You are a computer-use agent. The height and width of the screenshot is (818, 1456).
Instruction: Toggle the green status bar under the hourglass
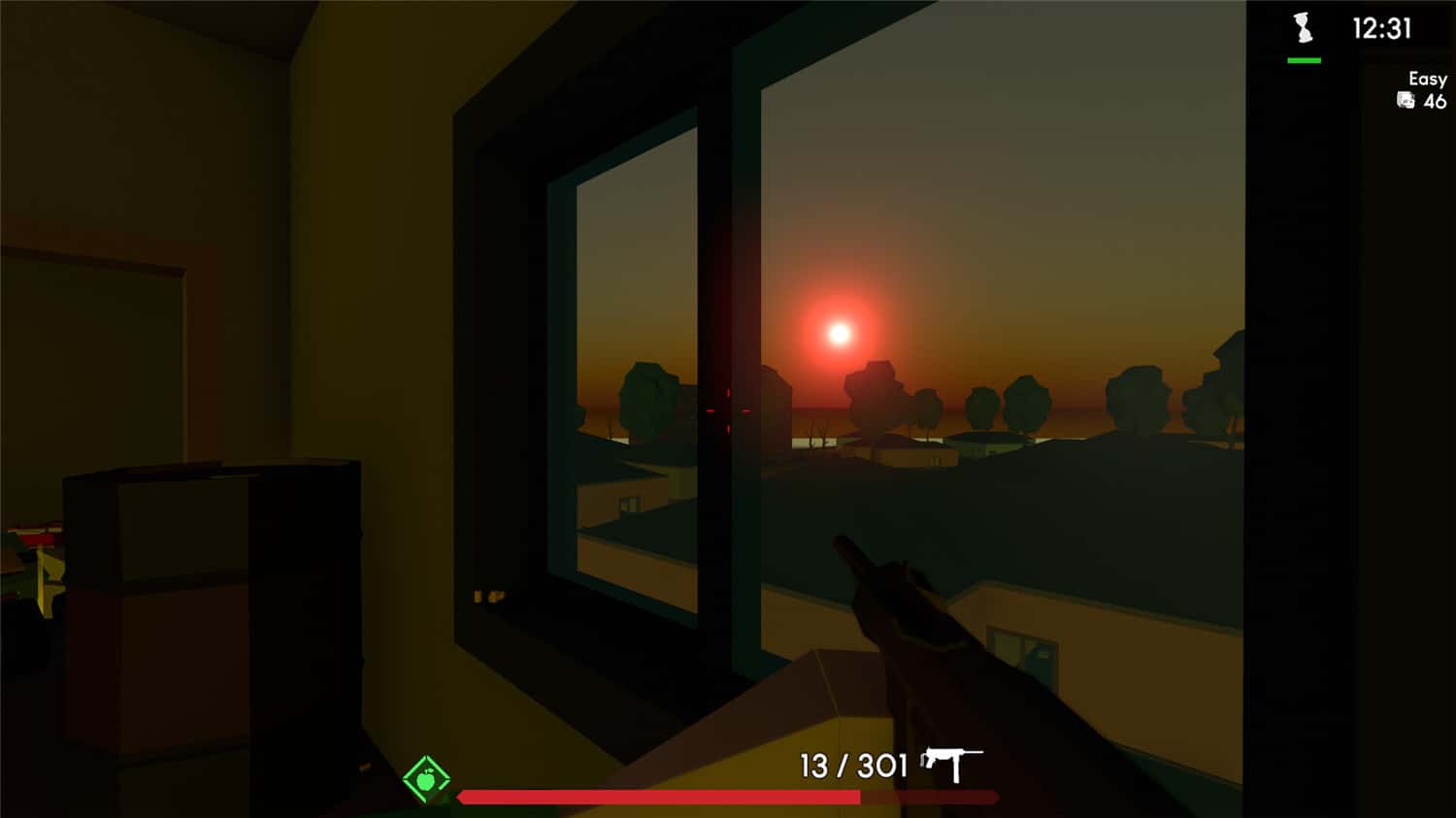tap(1305, 59)
